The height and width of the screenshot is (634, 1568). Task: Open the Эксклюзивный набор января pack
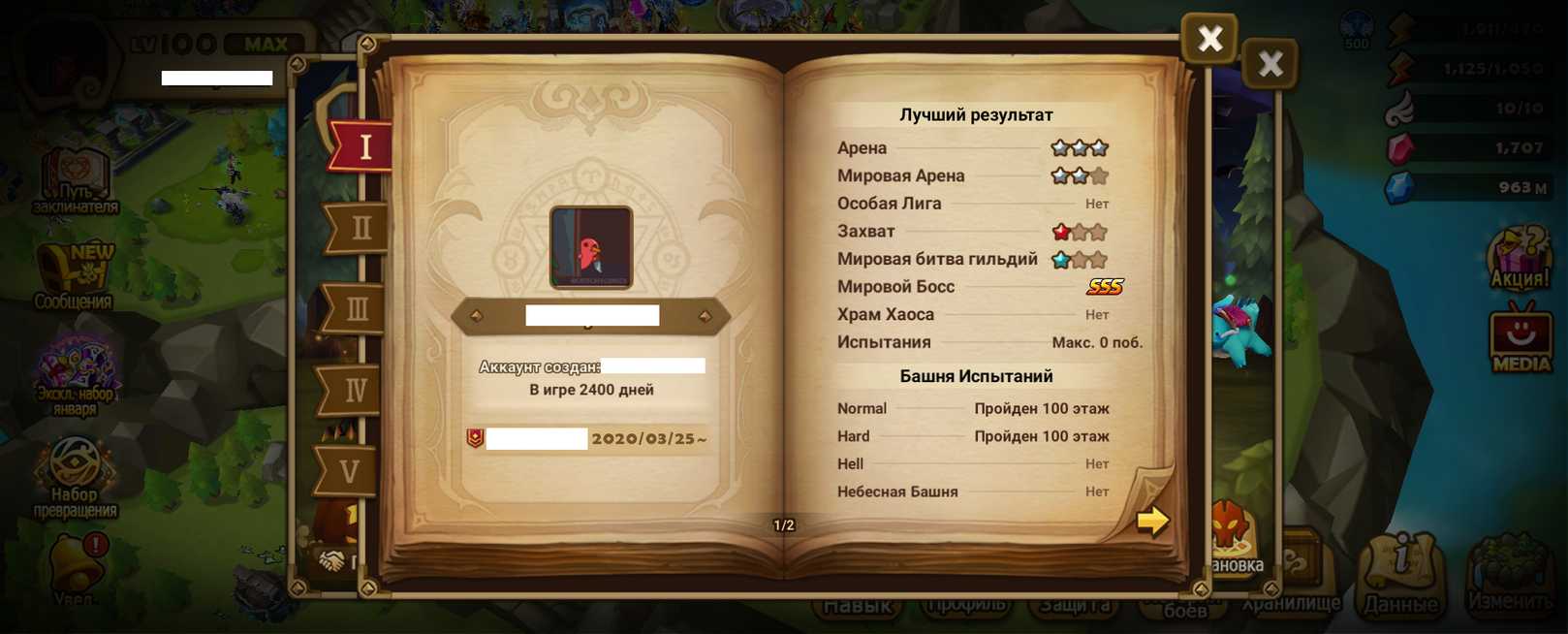tap(76, 374)
